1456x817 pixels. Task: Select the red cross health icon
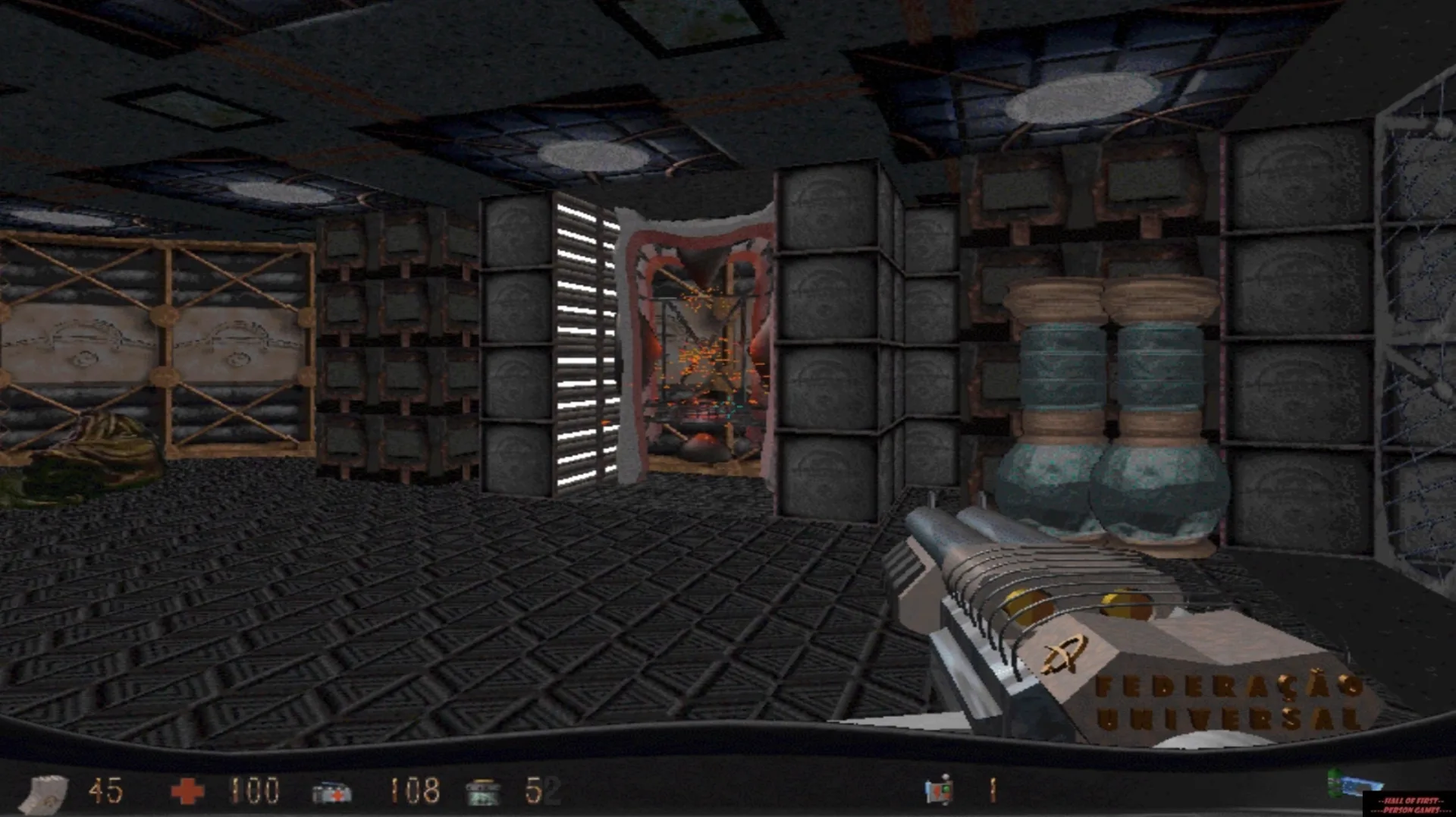pos(188,791)
